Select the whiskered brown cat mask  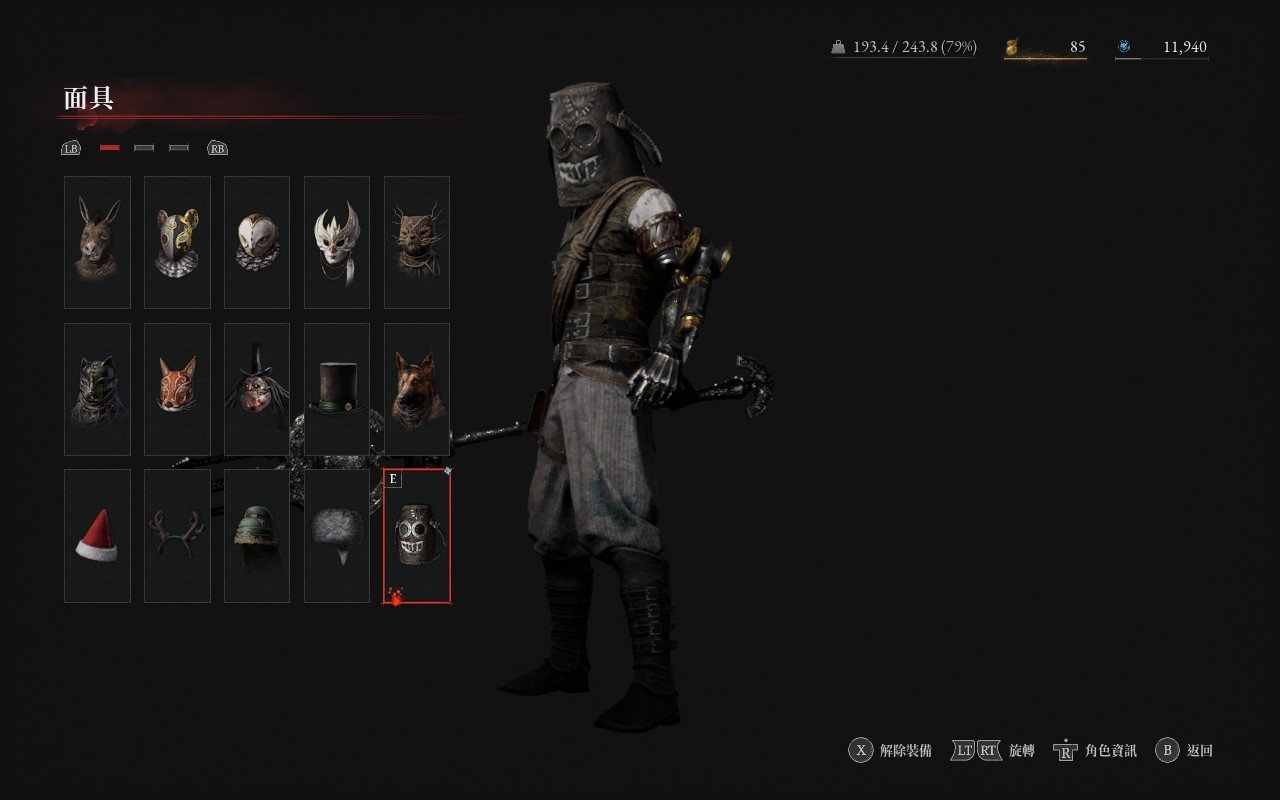[417, 242]
